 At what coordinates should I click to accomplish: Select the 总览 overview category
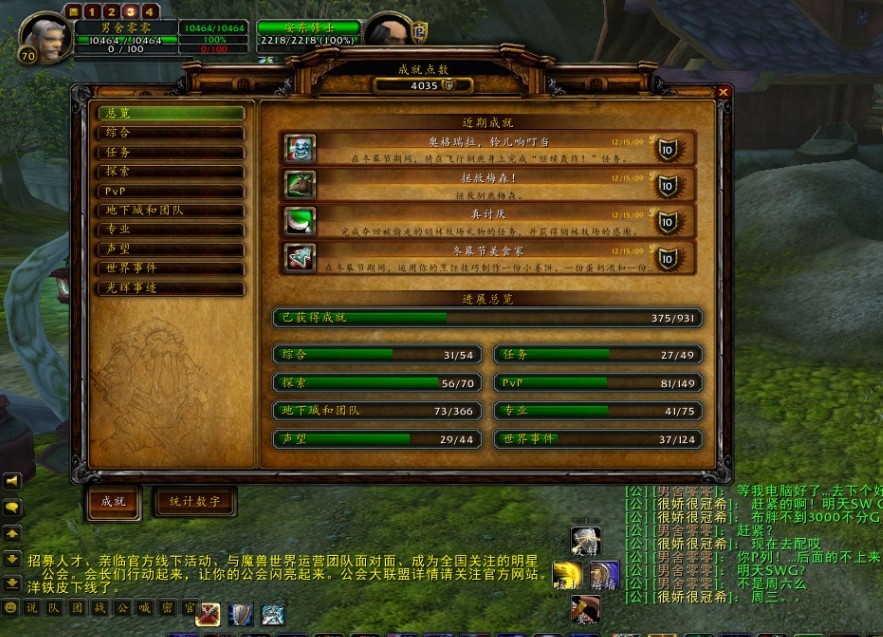pos(169,113)
